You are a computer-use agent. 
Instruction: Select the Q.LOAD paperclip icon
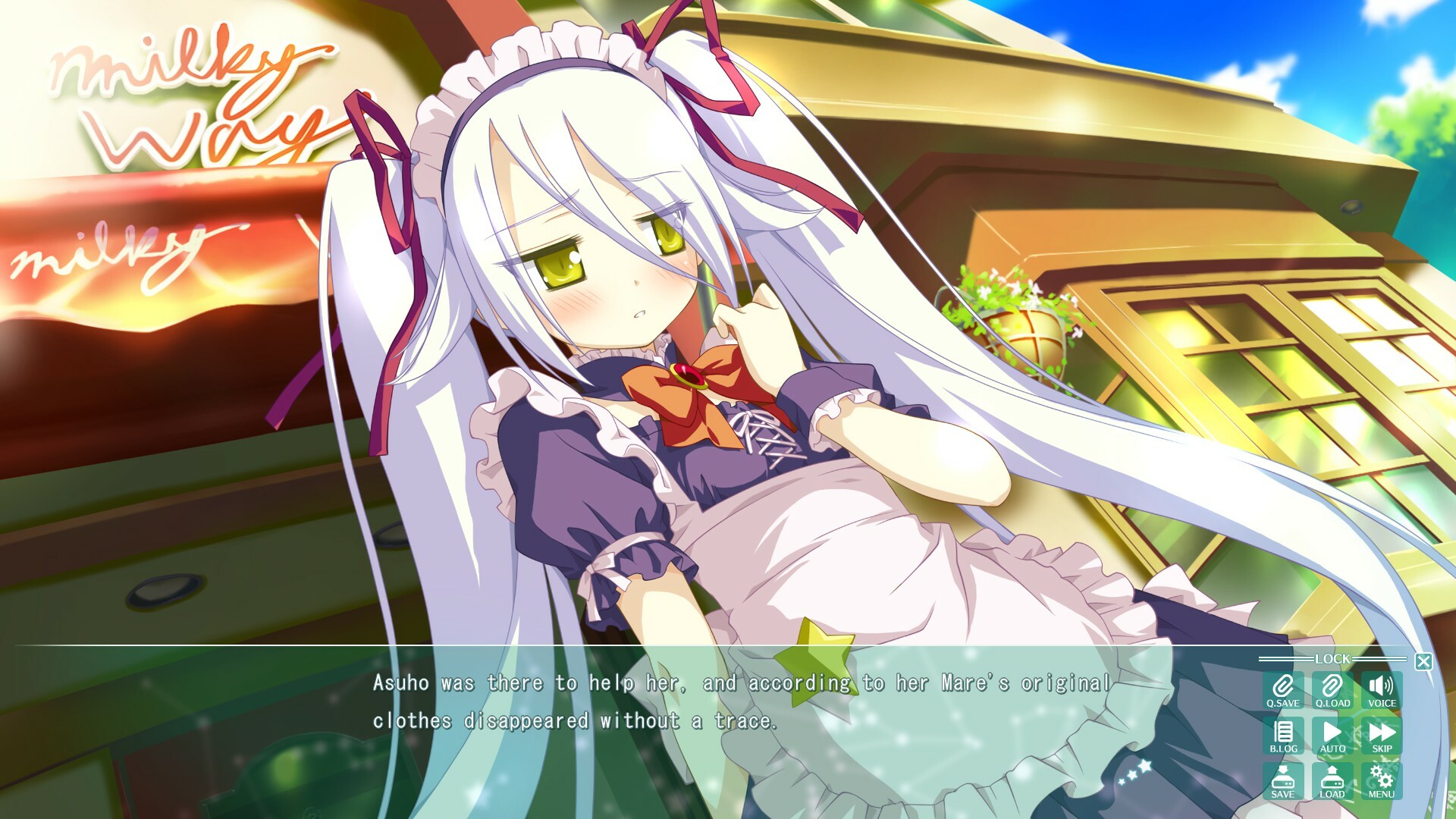pyautogui.click(x=1332, y=689)
